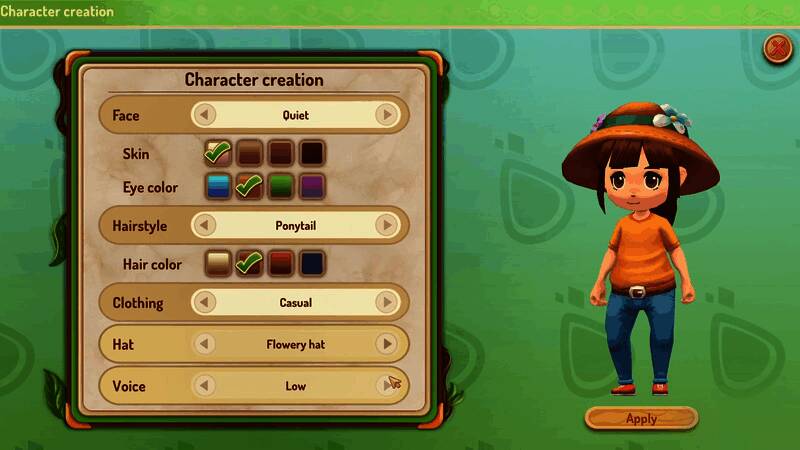This screenshot has width=800, height=450.
Task: Apply the character appearance
Action: 641,418
